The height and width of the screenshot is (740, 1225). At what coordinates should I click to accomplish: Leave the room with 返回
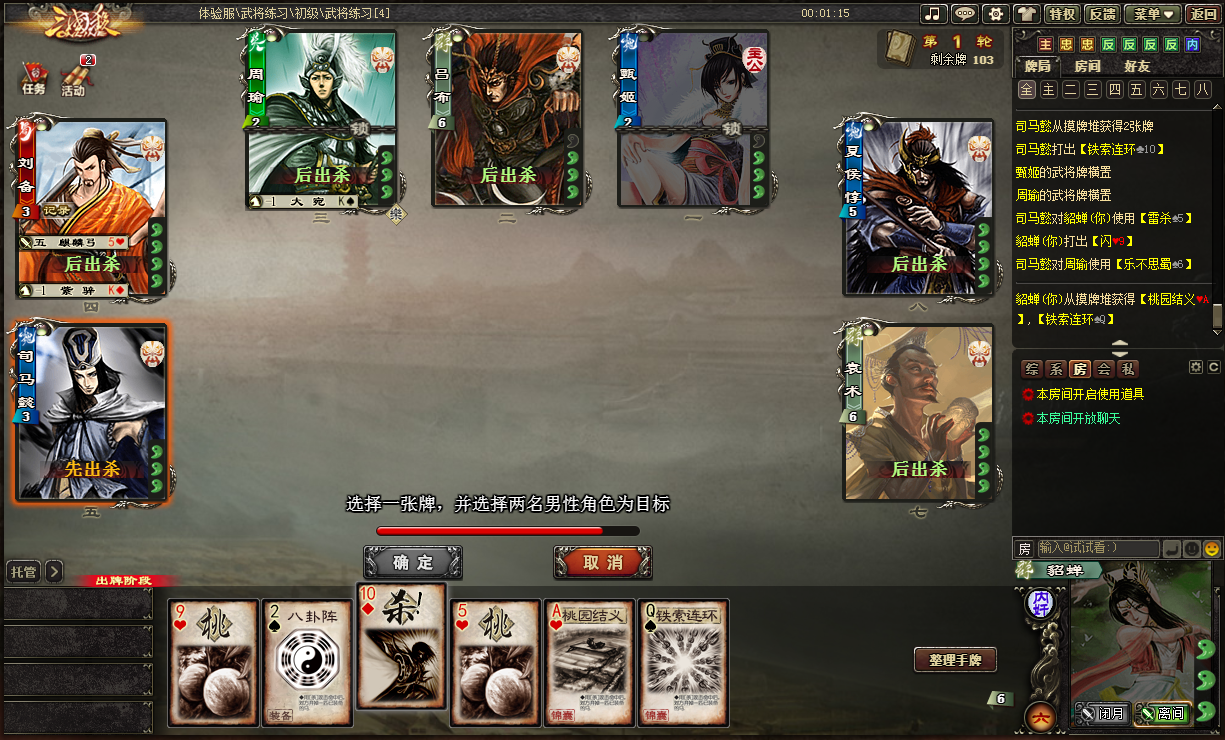tap(1203, 14)
